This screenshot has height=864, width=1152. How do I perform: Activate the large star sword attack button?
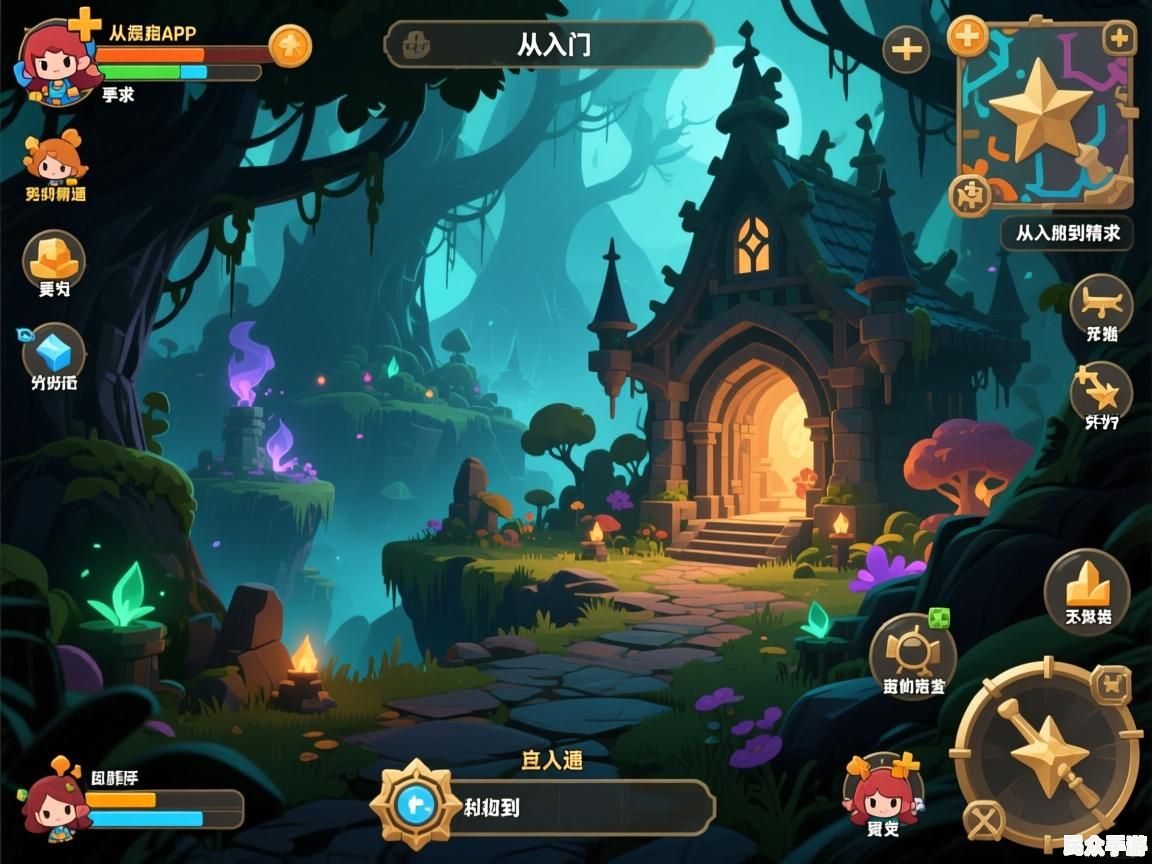tap(1045, 749)
